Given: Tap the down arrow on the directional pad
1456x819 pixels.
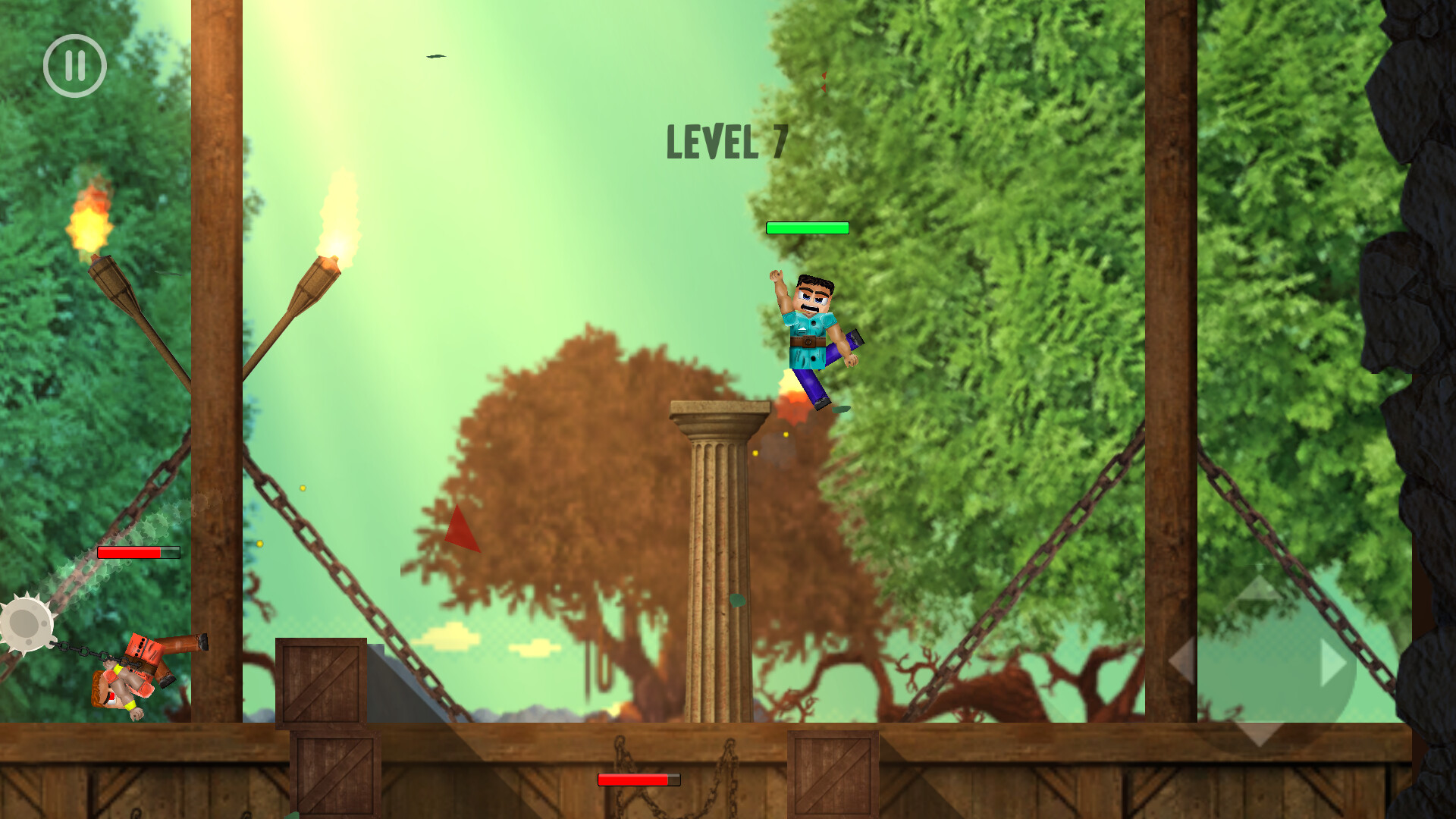Looking at the screenshot, I should tap(1261, 732).
